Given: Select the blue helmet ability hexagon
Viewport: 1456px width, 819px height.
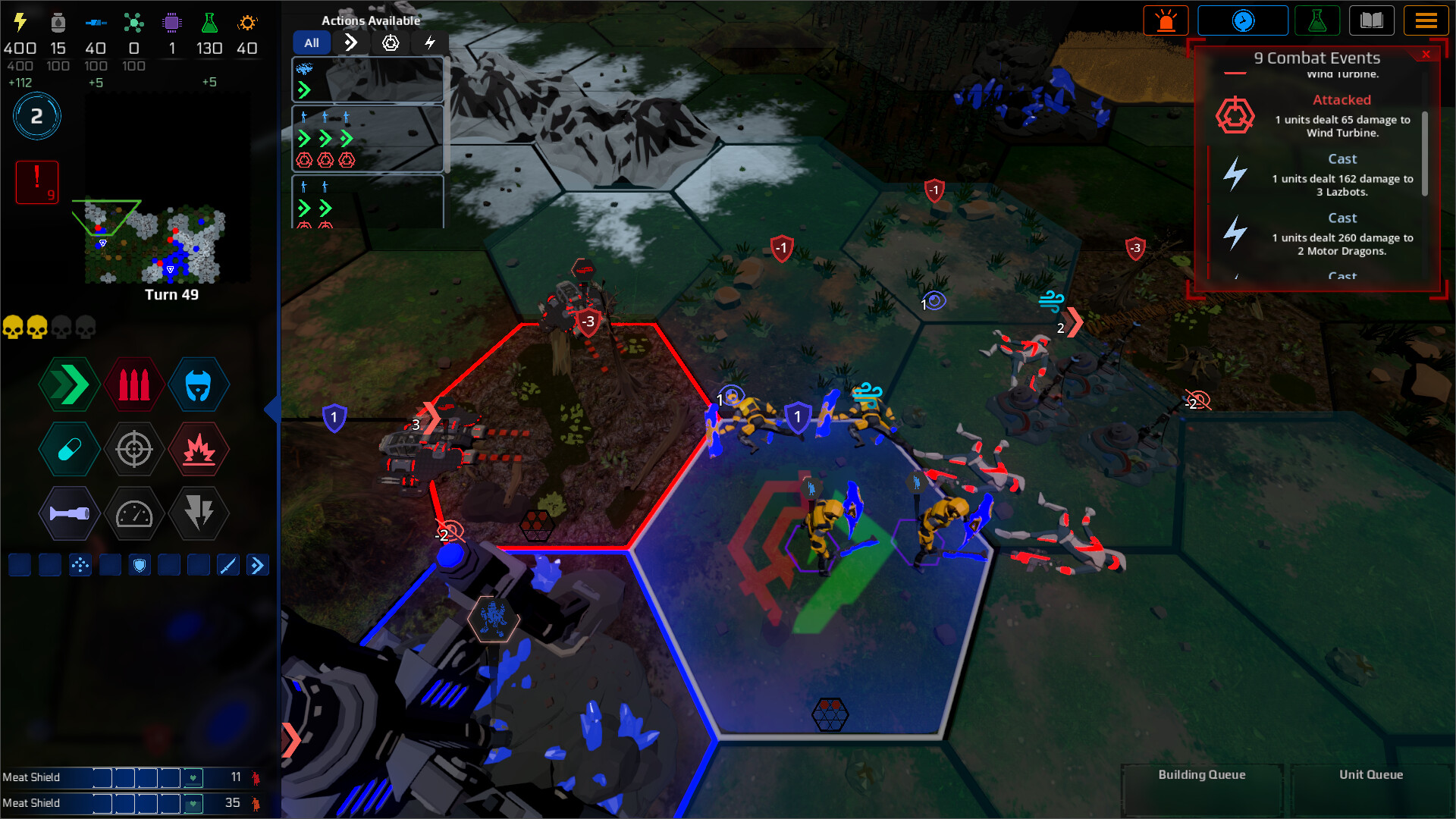Looking at the screenshot, I should click(199, 384).
